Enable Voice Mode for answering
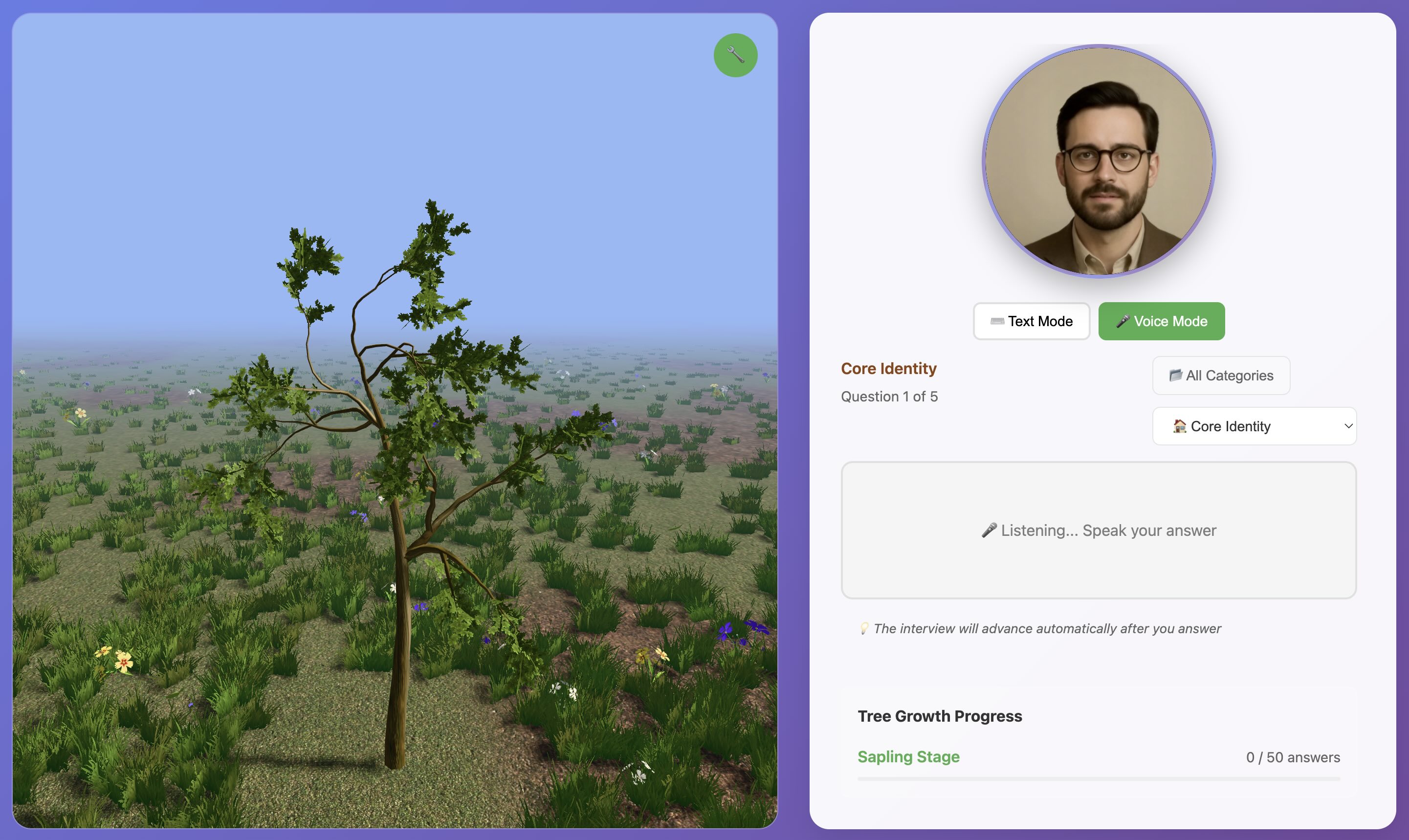Screen dimensions: 1409x840 (x=1161, y=321)
